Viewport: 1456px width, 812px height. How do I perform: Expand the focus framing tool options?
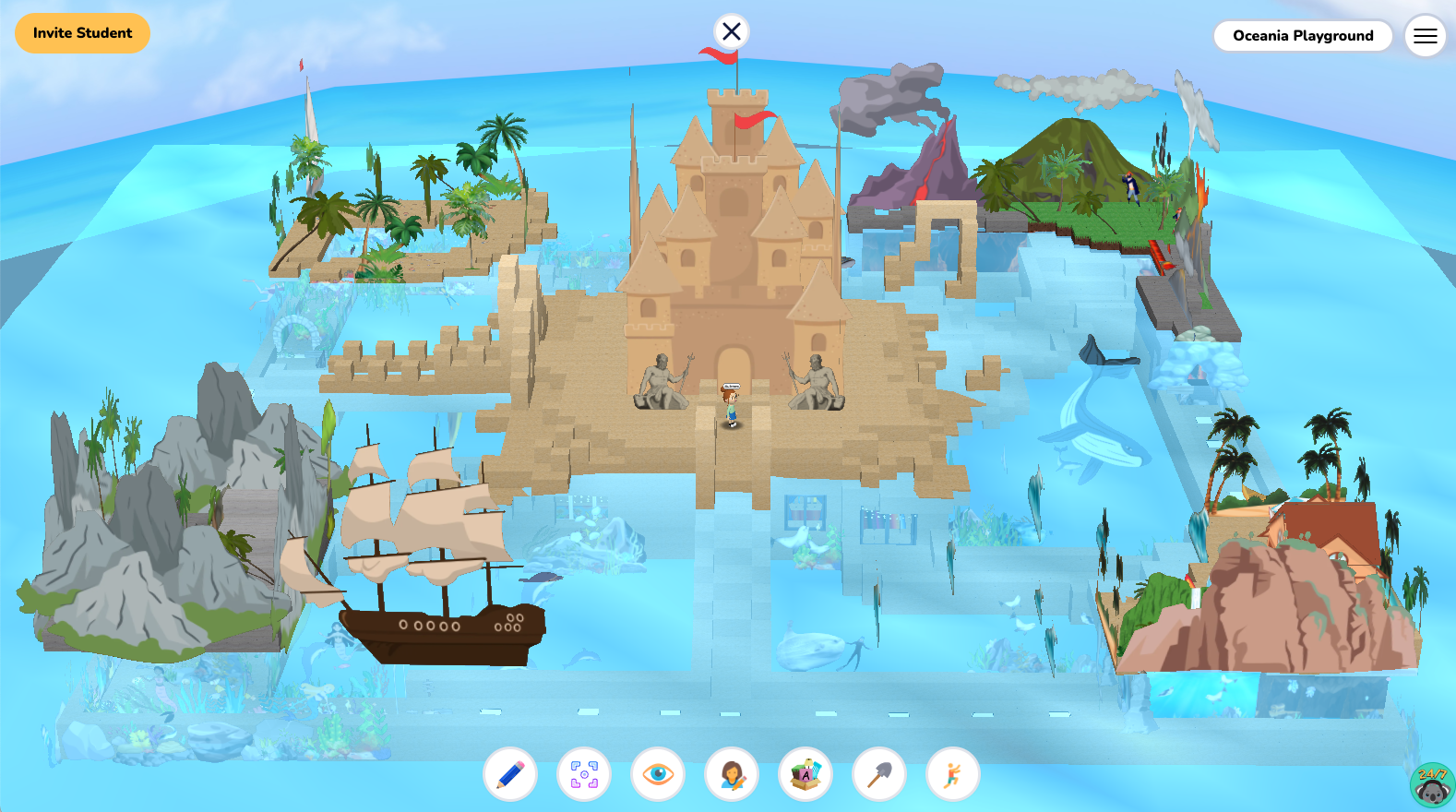tap(583, 775)
